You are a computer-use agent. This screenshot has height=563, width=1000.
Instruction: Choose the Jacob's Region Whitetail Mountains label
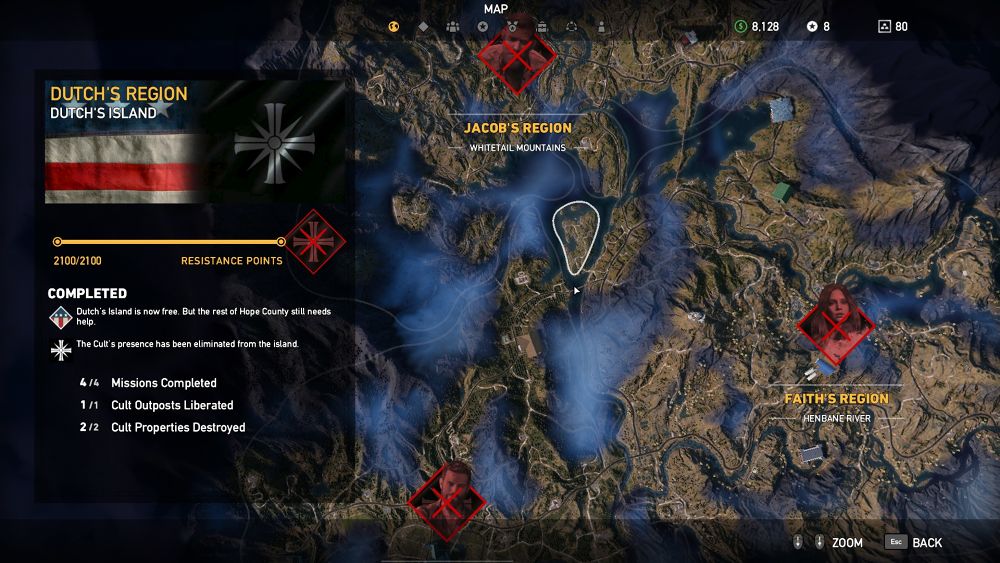click(518, 137)
